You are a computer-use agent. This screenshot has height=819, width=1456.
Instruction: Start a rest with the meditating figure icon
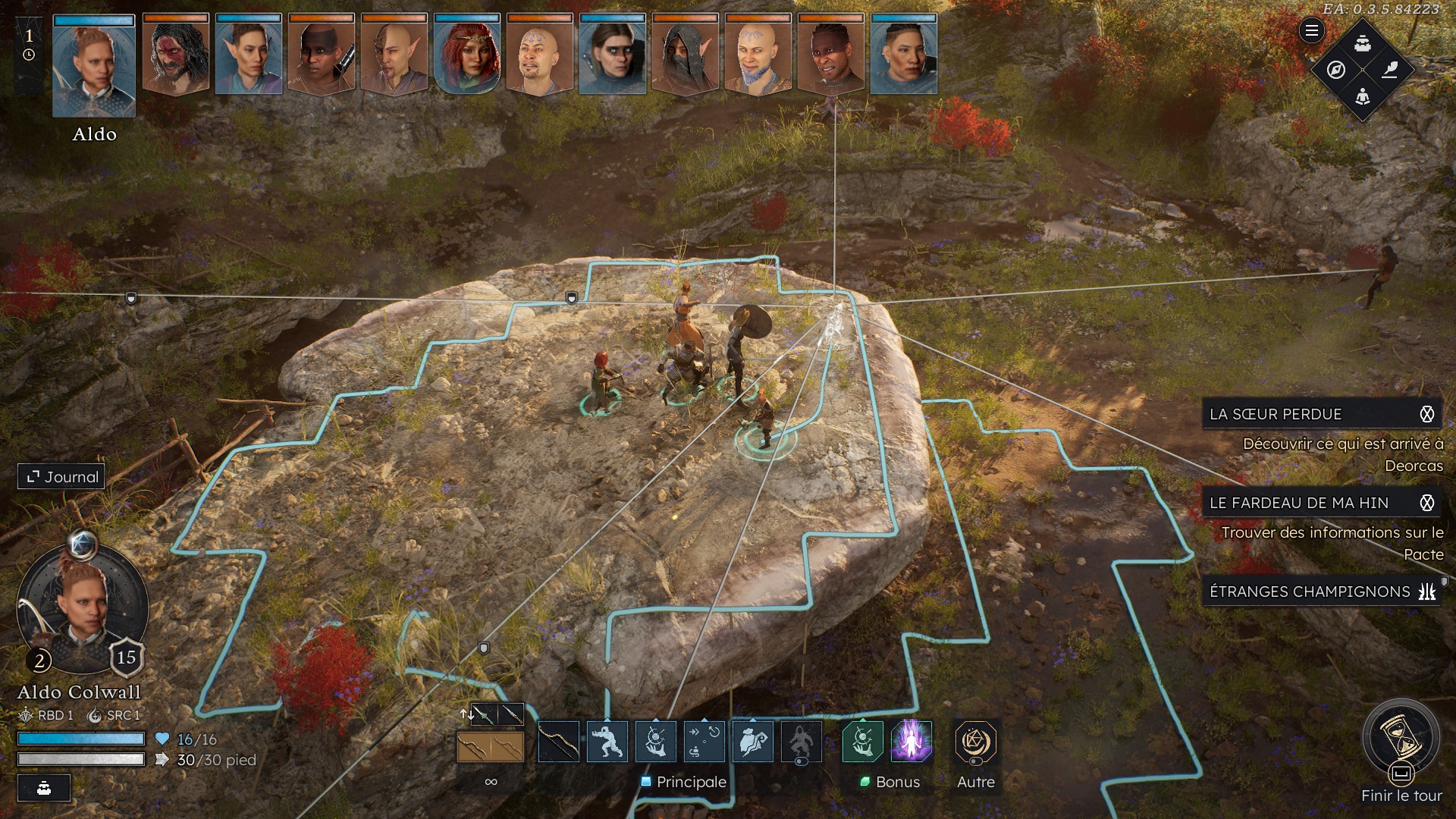(1363, 96)
